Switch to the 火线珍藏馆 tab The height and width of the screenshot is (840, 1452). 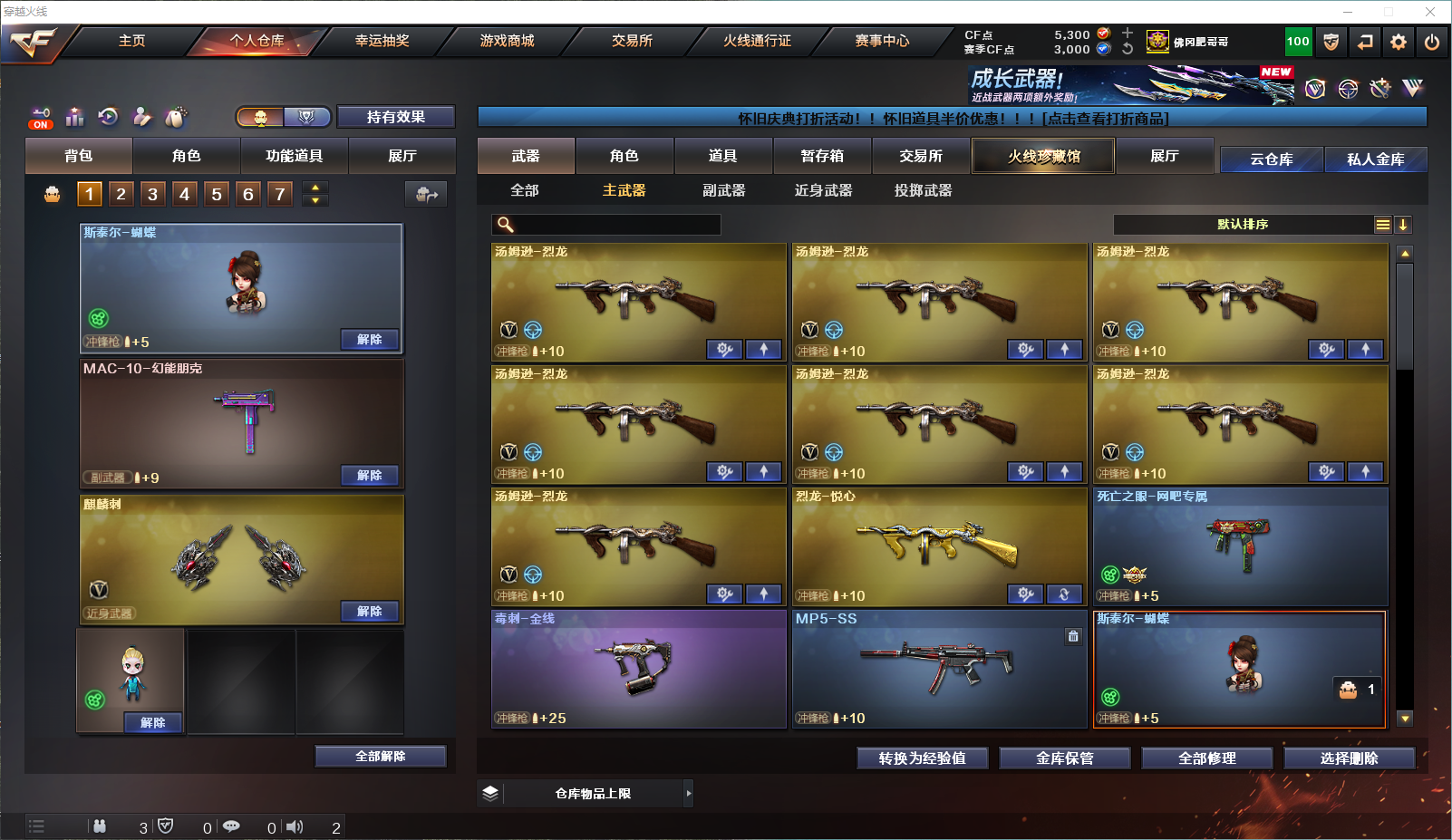point(1043,156)
